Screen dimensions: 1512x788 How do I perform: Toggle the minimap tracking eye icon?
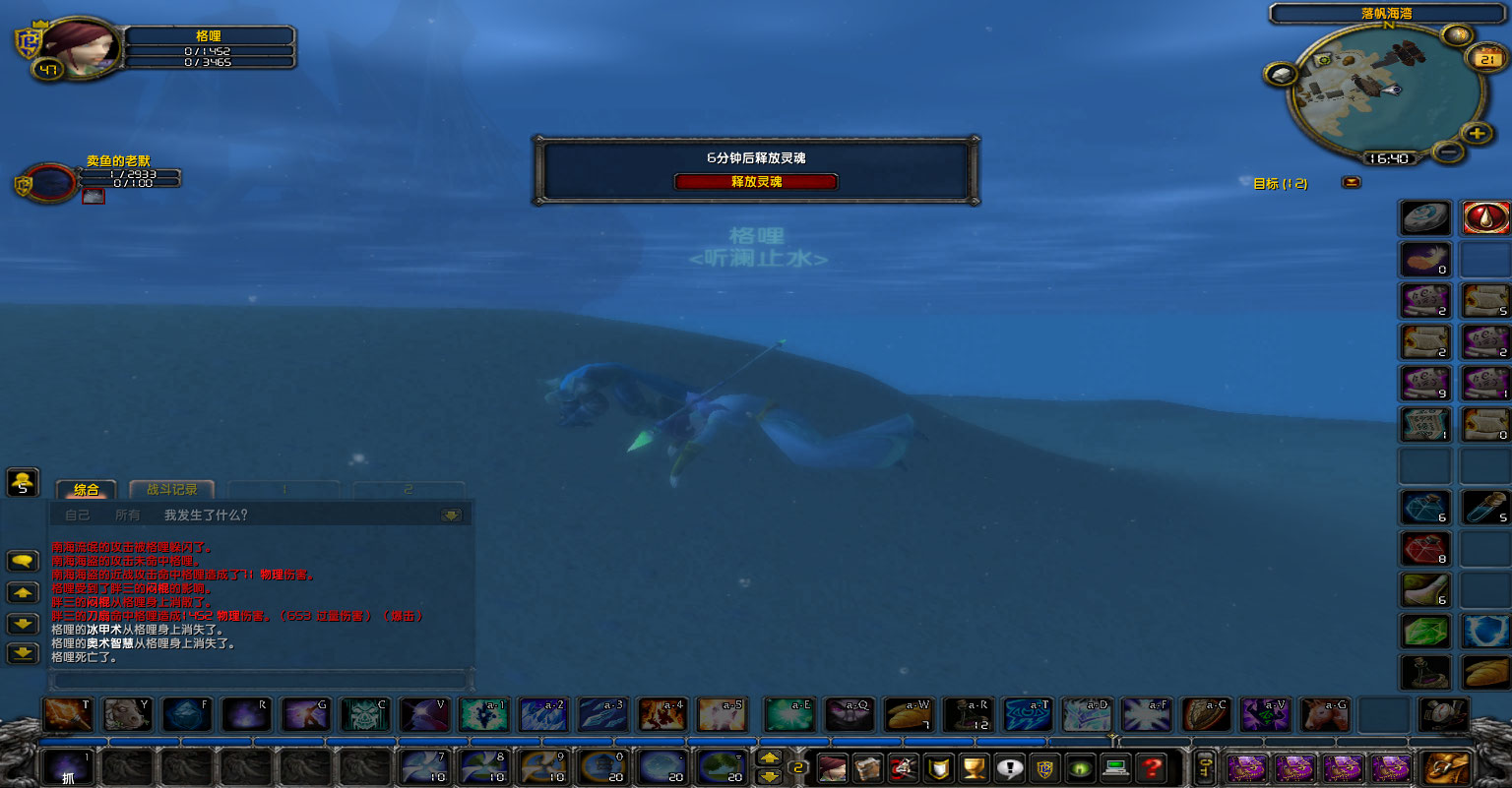(x=1458, y=34)
